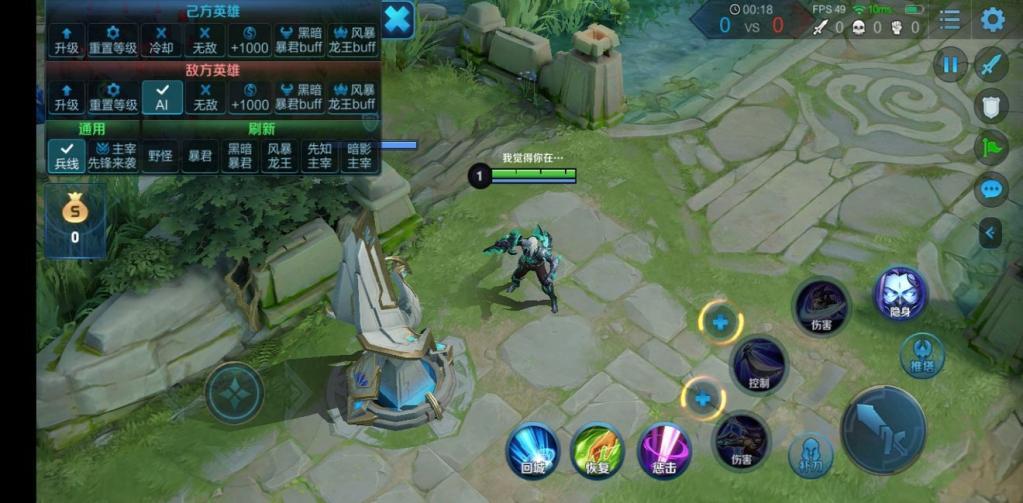Tap the 推塔 tower attack button
This screenshot has height=503, width=1023.
point(921,356)
